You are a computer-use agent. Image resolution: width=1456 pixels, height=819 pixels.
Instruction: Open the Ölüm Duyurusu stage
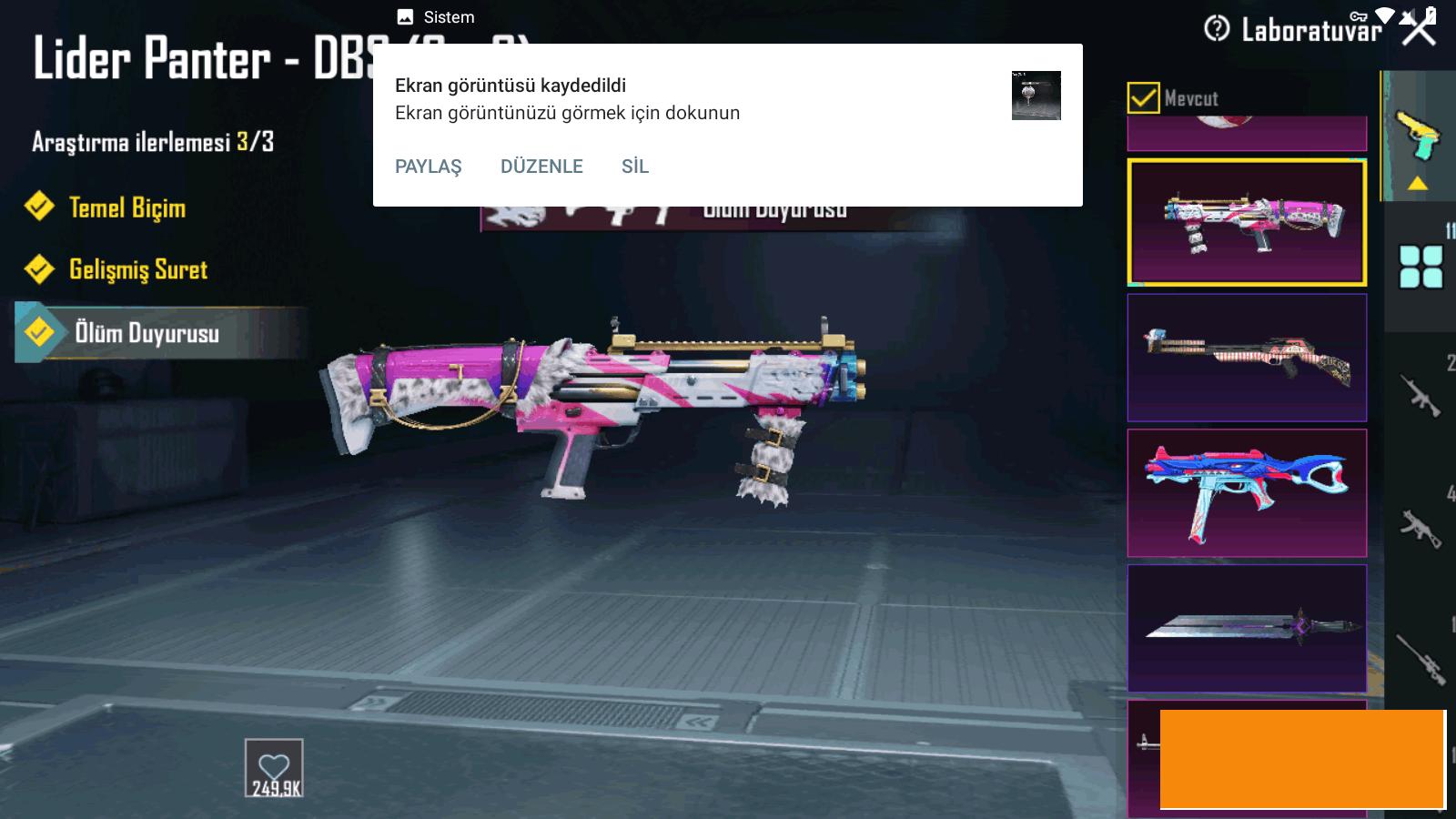pyautogui.click(x=146, y=333)
